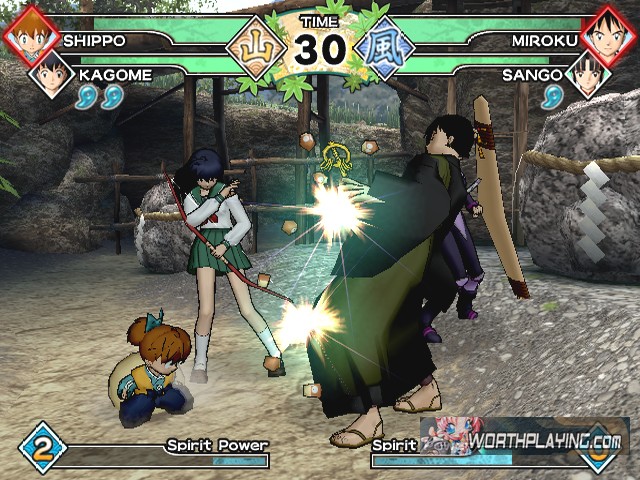Image resolution: width=640 pixels, height=480 pixels.
Task: Click the Spirit Power level 2 diamond
Action: pyautogui.click(x=42, y=447)
